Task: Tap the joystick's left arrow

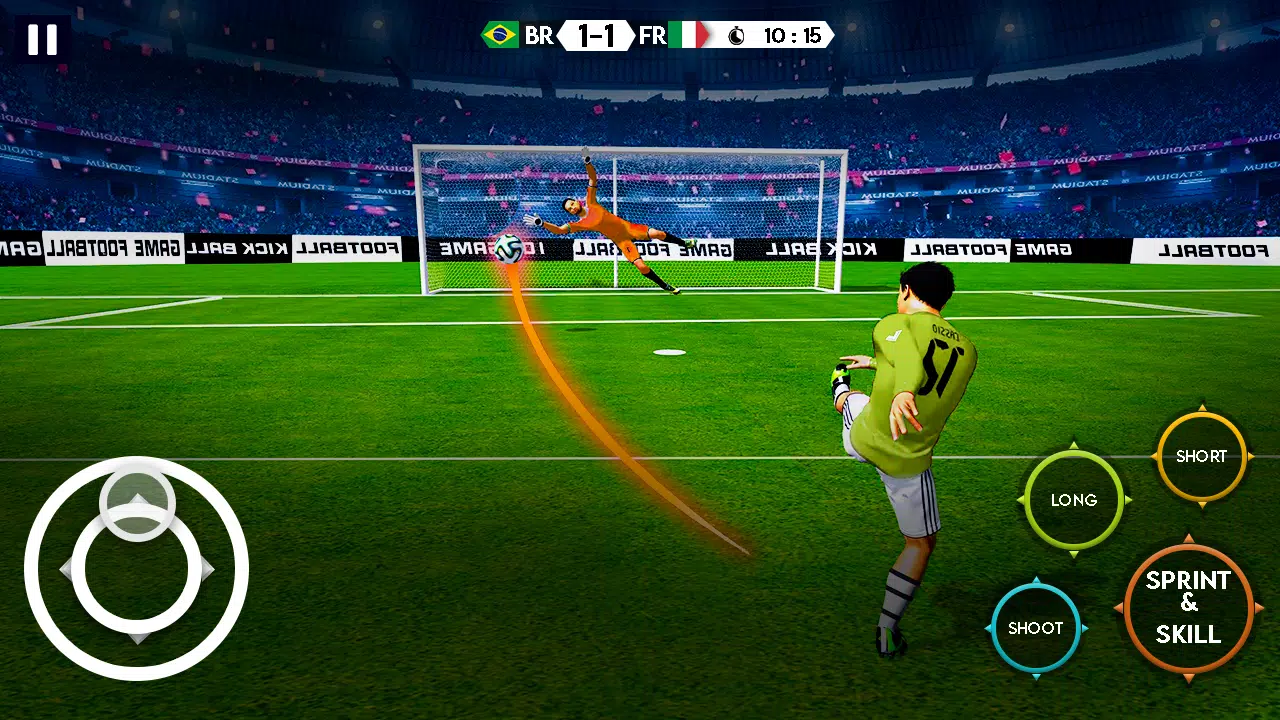Action: [66, 570]
